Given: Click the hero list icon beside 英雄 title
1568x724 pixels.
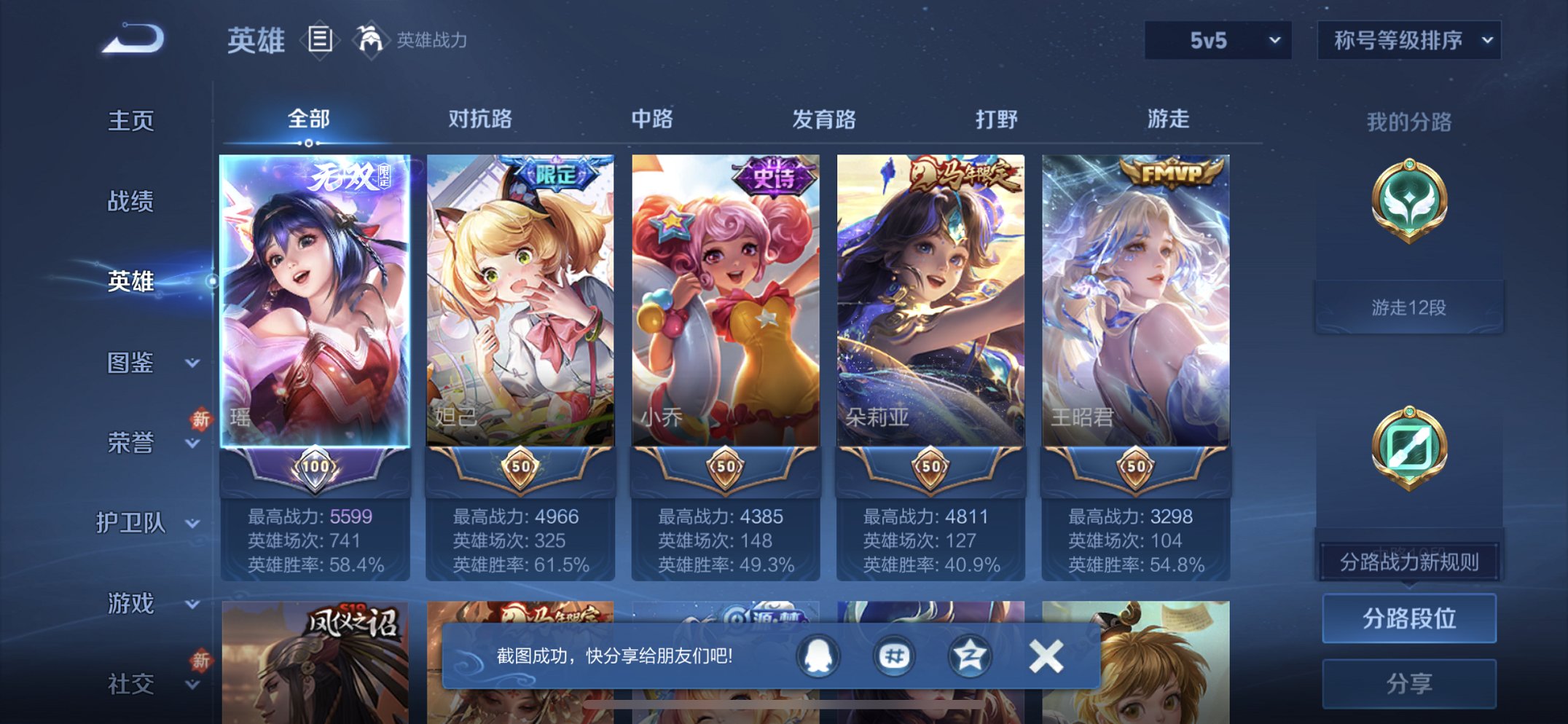Looking at the screenshot, I should click(x=319, y=39).
